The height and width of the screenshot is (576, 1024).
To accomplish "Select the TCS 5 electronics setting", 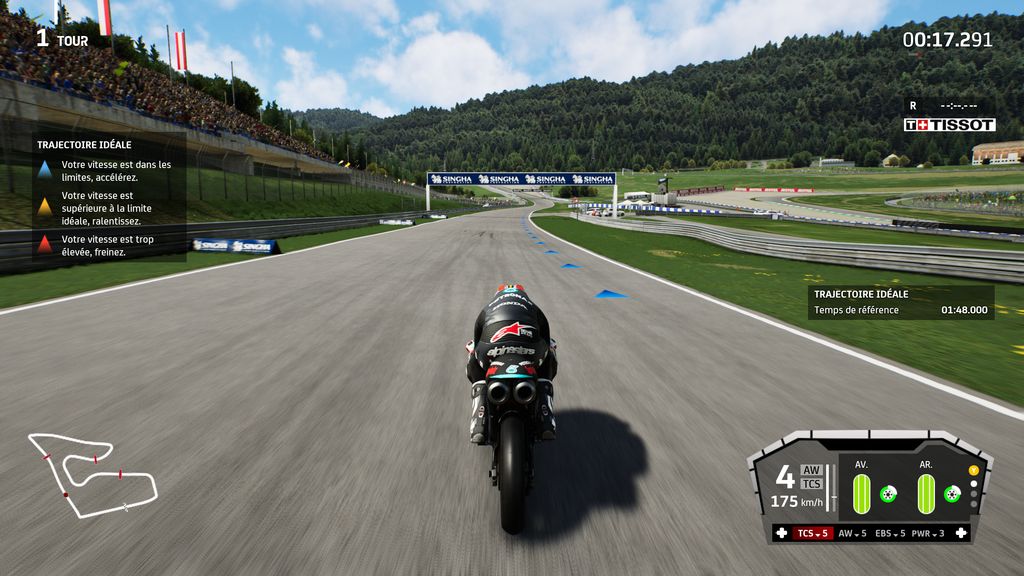I will coord(814,534).
